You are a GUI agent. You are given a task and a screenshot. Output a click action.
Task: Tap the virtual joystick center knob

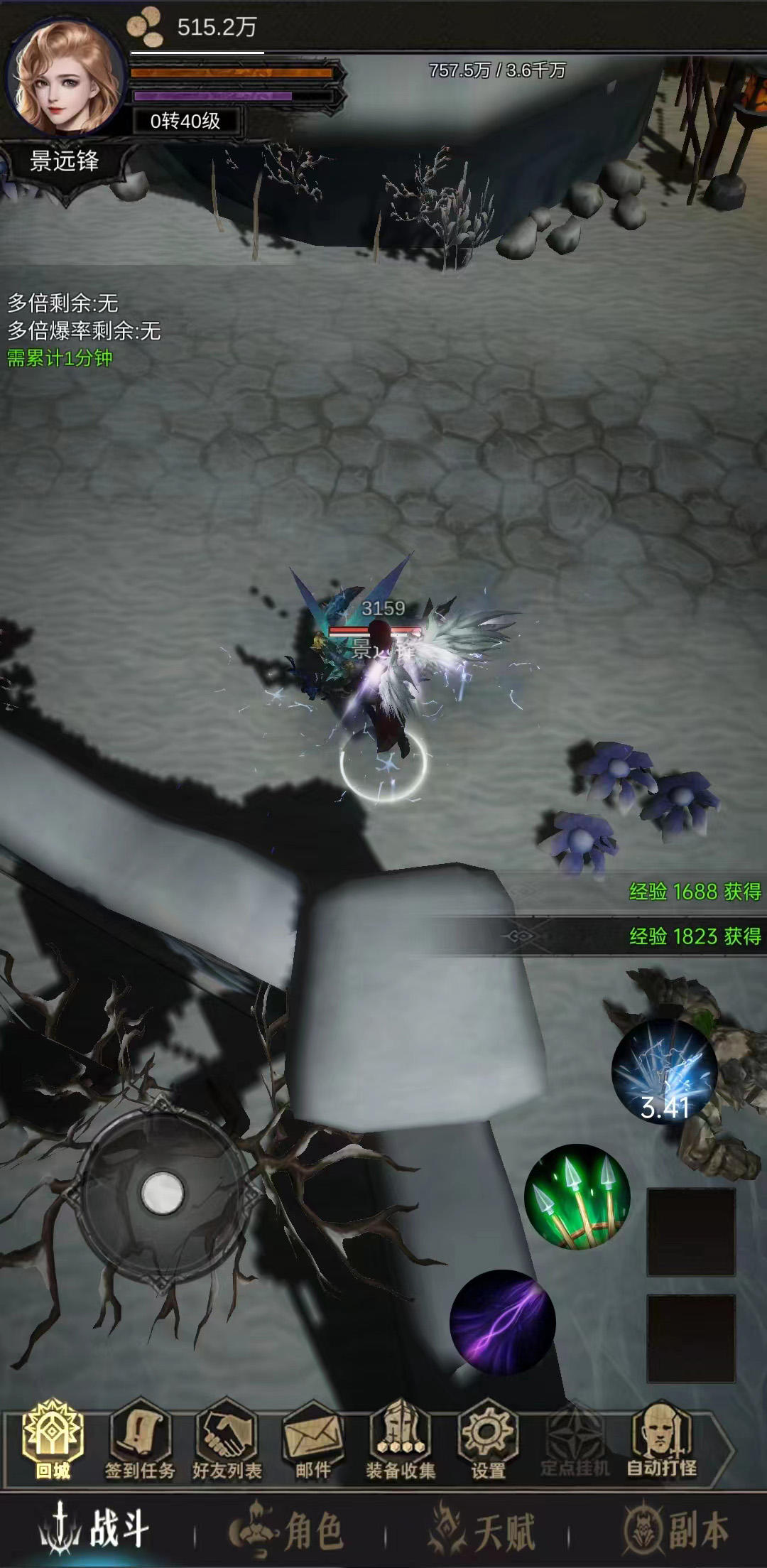163,1192
